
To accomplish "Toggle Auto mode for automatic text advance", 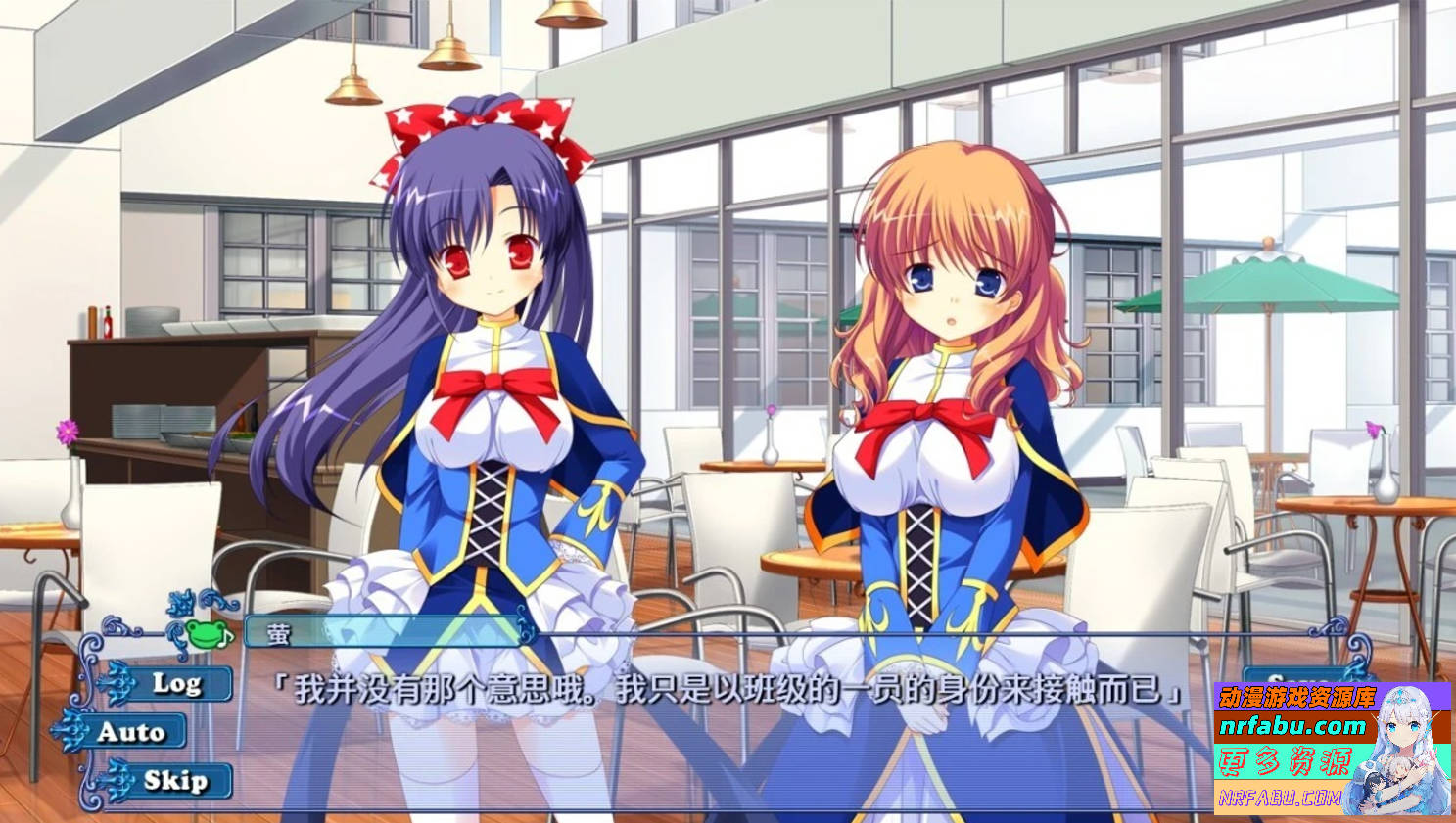I will point(134,732).
